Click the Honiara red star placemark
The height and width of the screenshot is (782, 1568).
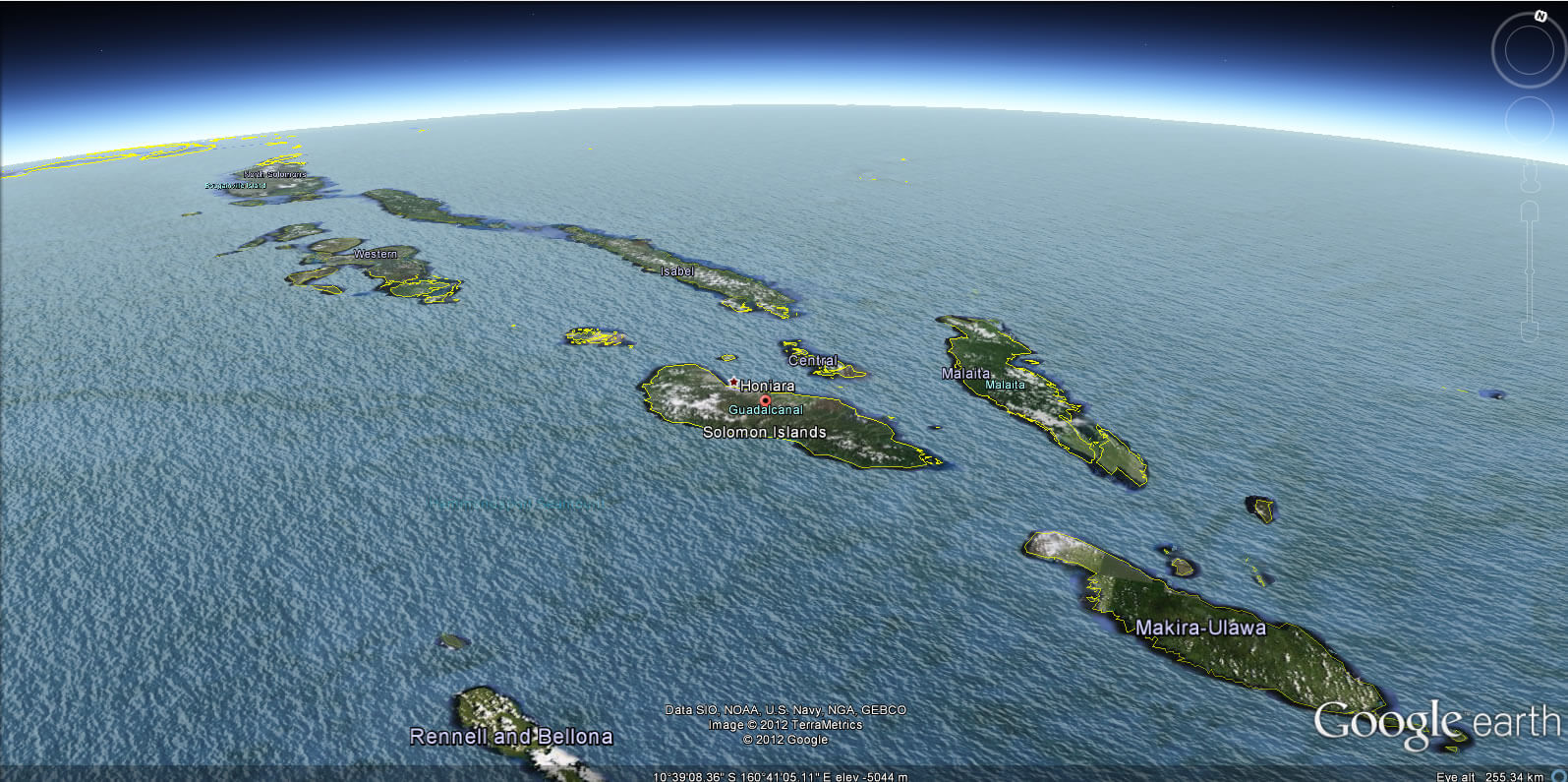(733, 382)
